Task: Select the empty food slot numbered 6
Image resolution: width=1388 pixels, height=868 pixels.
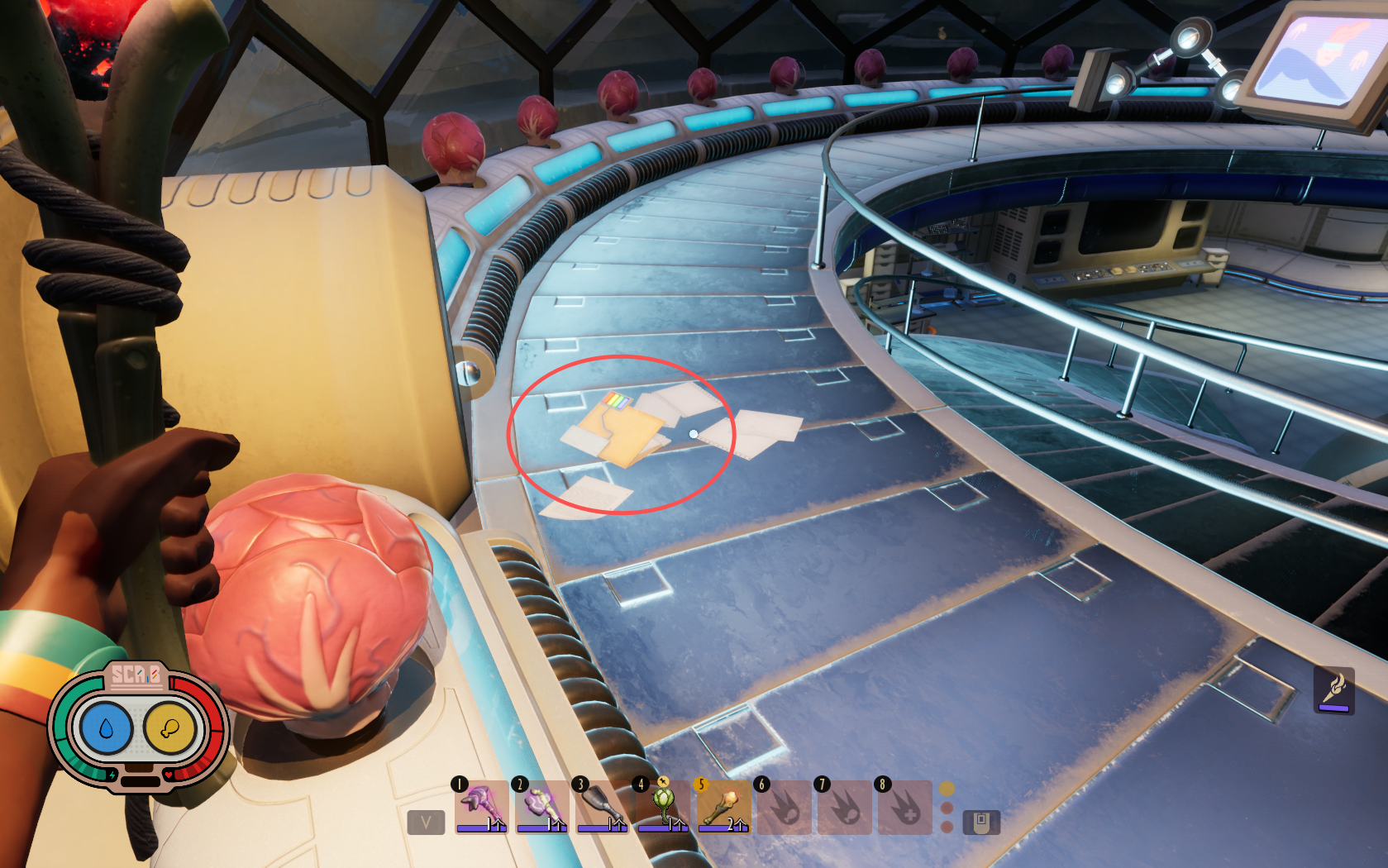Action: point(784,806)
